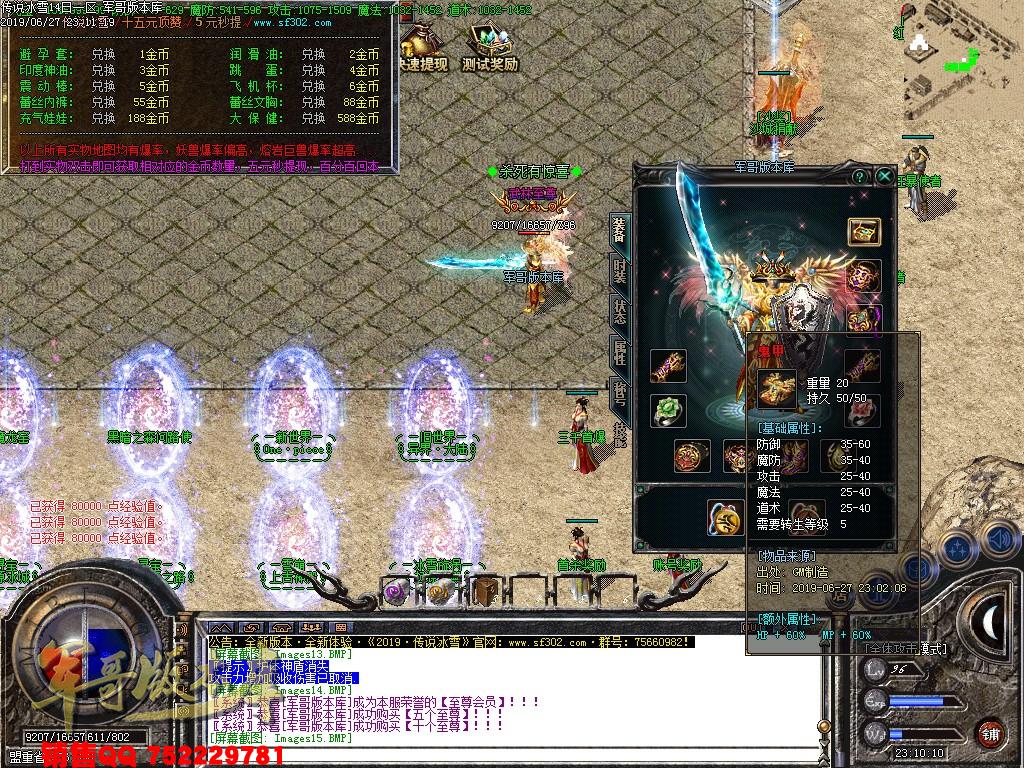Click the help question mark button
Image resolution: width=1024 pixels, height=768 pixels.
pyautogui.click(x=859, y=176)
